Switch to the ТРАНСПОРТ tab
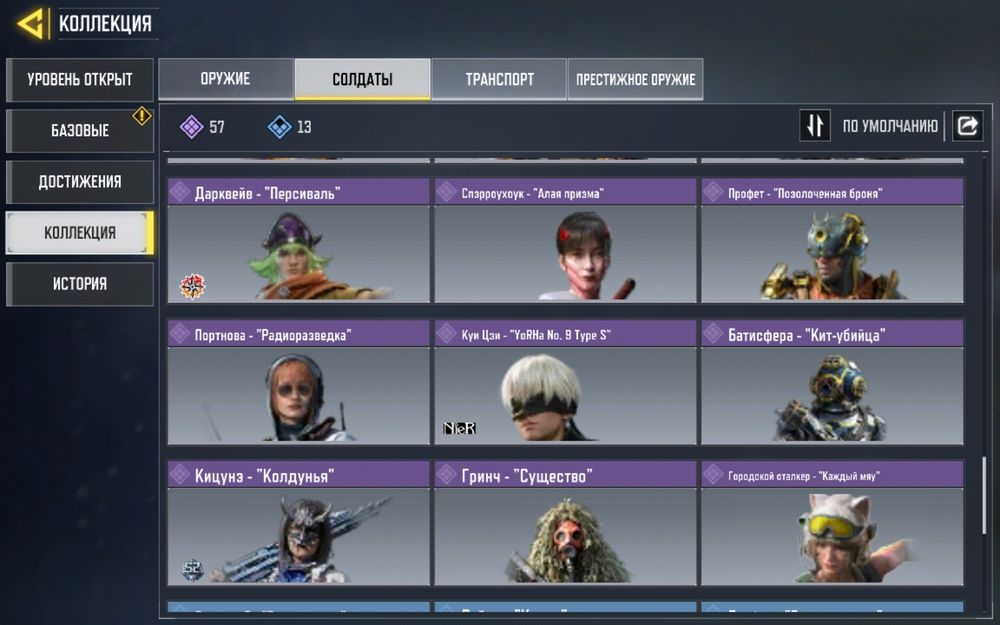This screenshot has width=1000, height=625. click(499, 79)
